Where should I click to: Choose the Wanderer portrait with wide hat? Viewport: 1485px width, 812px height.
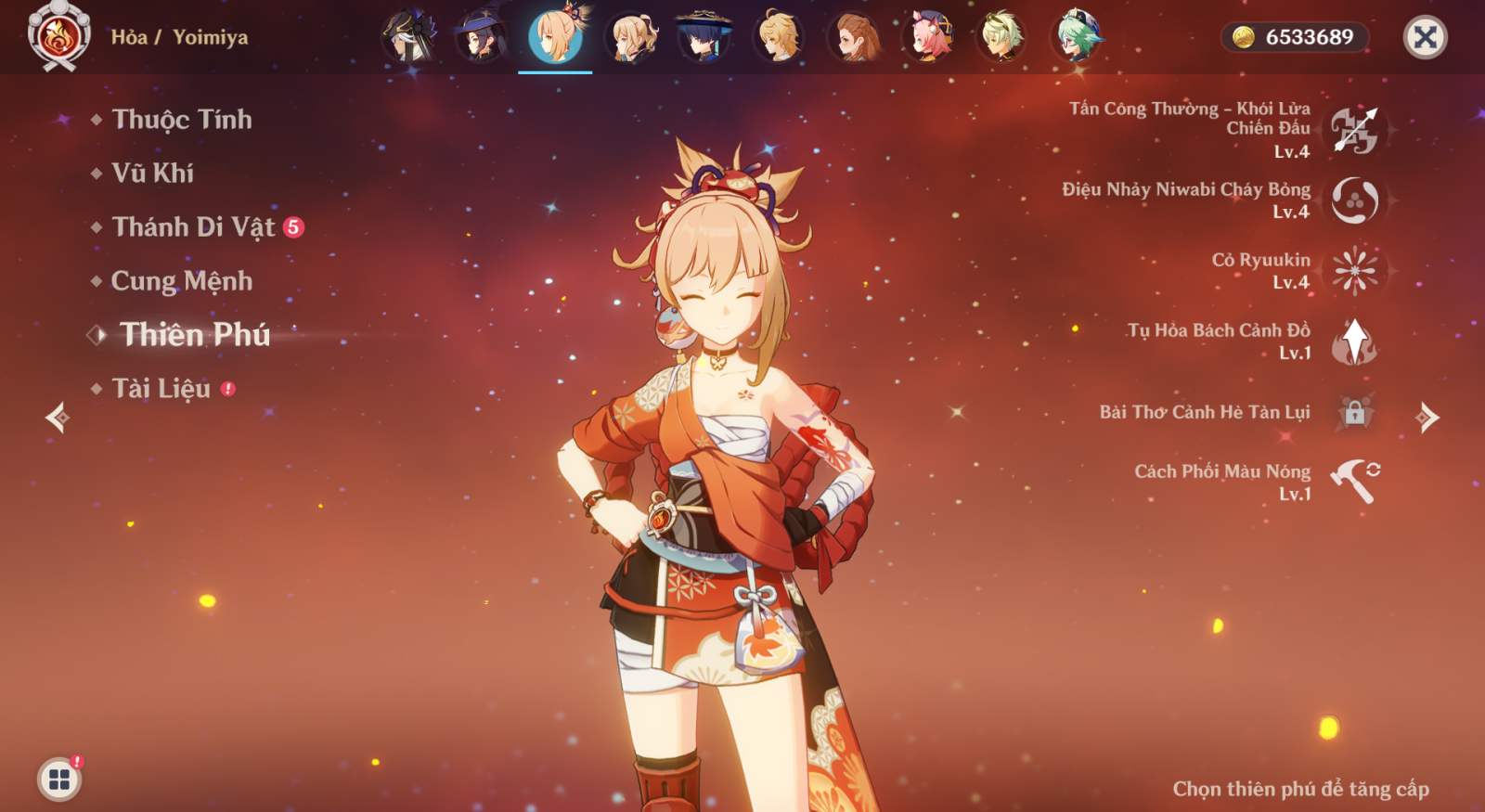(704, 38)
